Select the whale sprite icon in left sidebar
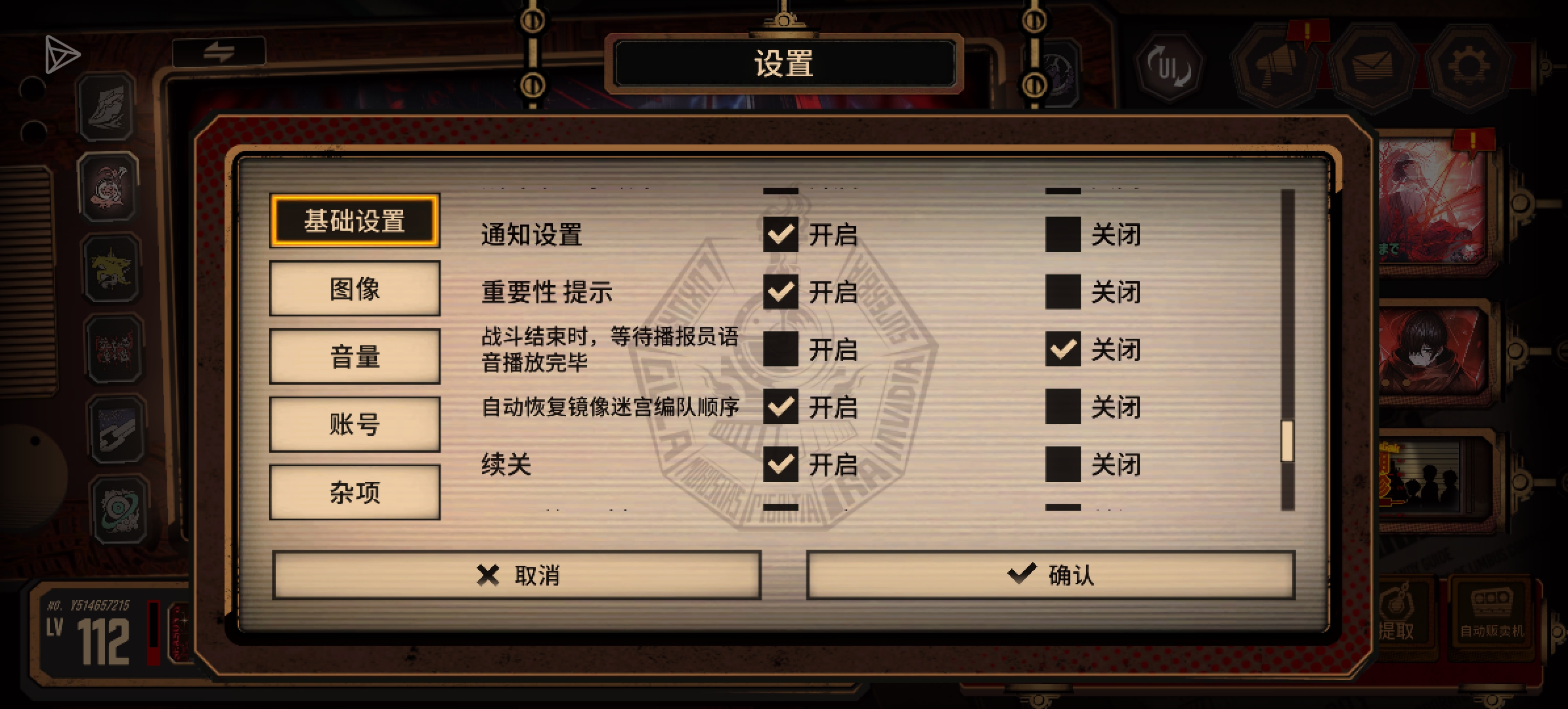 pyautogui.click(x=107, y=105)
